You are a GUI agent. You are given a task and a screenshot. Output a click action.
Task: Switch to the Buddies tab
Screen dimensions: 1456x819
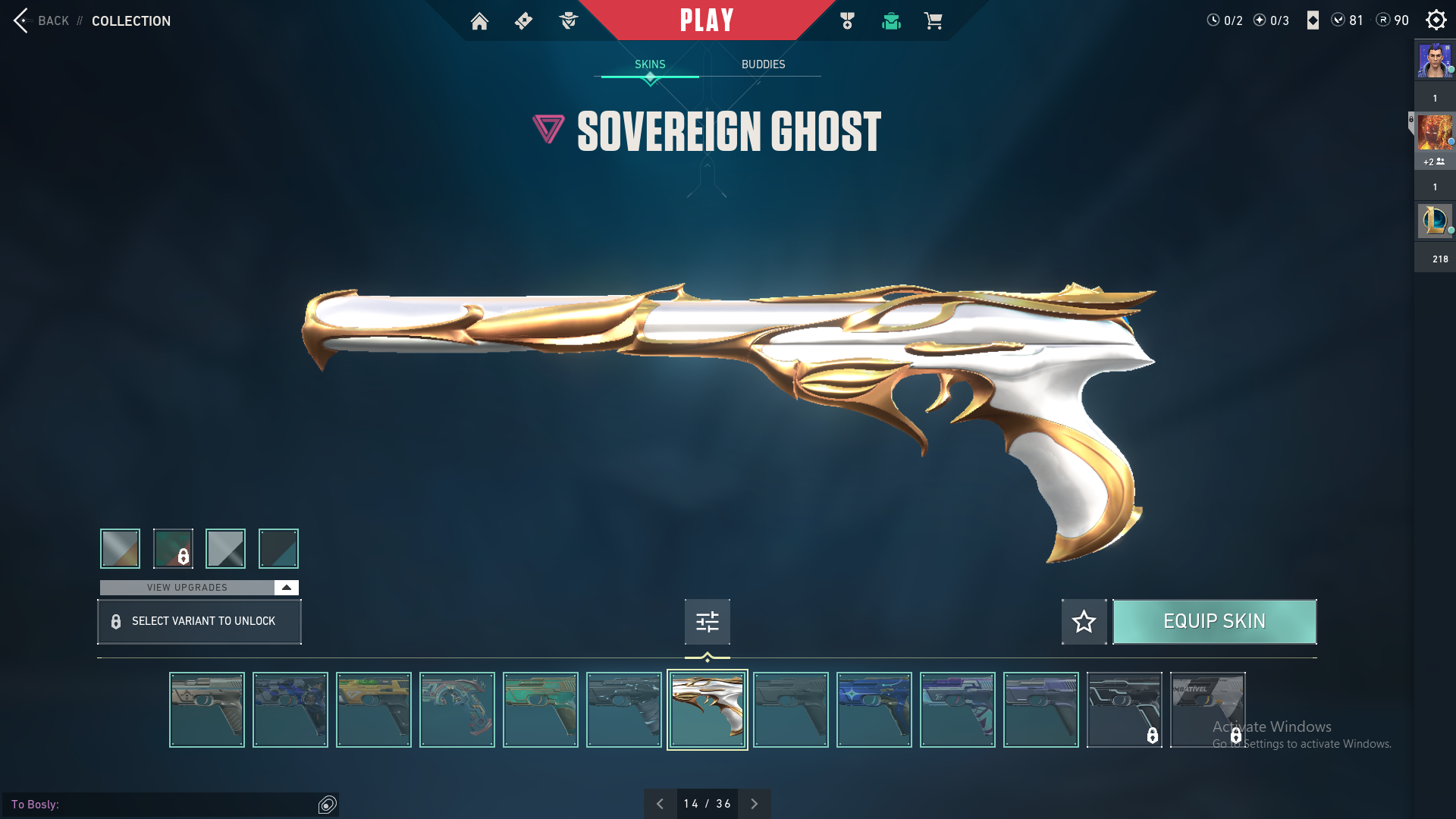[763, 64]
